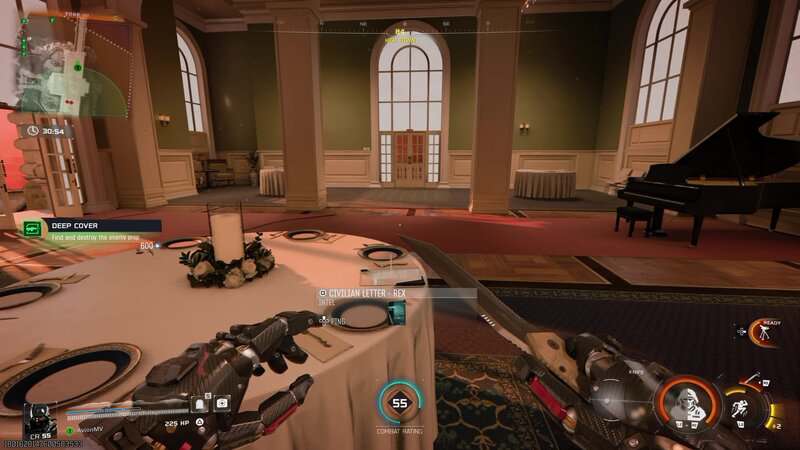Select the medkit item icon
The height and width of the screenshot is (450, 800).
222,403
